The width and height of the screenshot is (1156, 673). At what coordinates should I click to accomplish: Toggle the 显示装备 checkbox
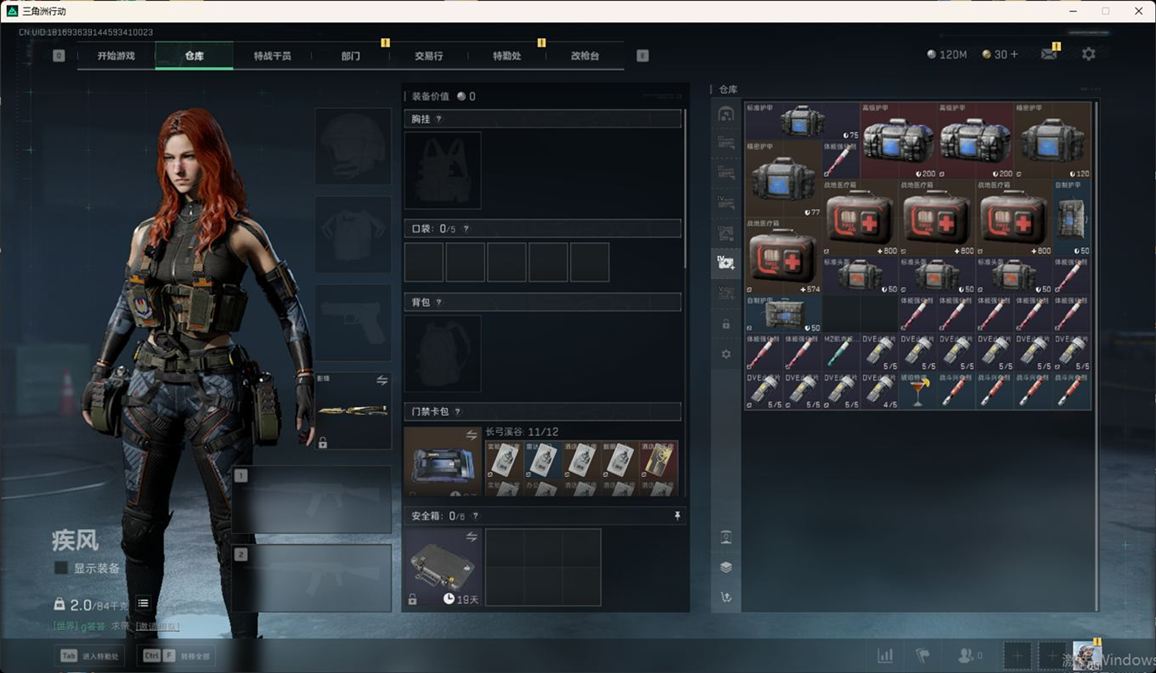pos(62,568)
